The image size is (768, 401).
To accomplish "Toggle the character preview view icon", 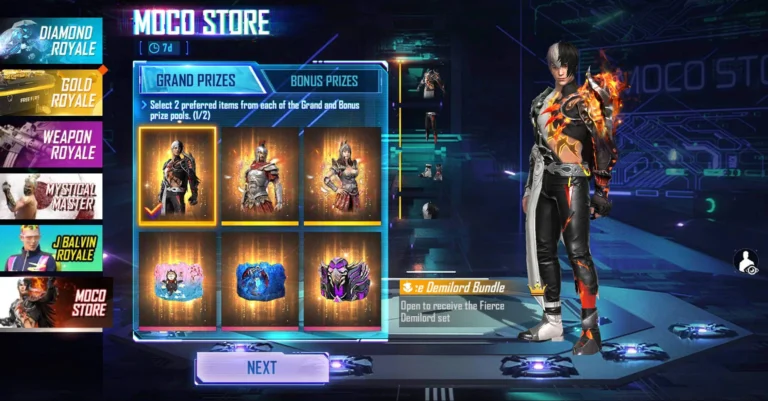I will click(745, 262).
